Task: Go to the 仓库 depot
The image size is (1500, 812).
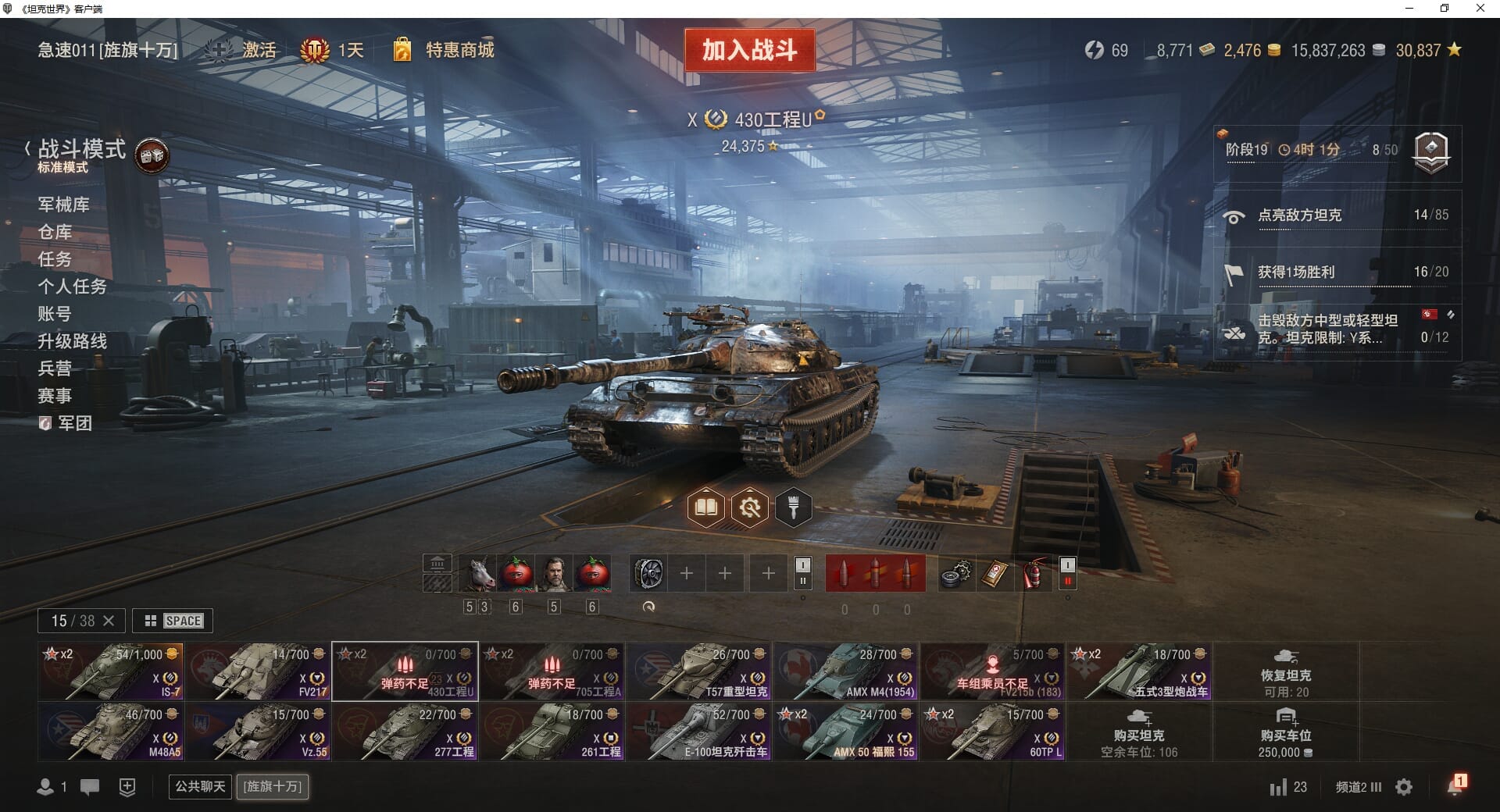Action: (55, 232)
